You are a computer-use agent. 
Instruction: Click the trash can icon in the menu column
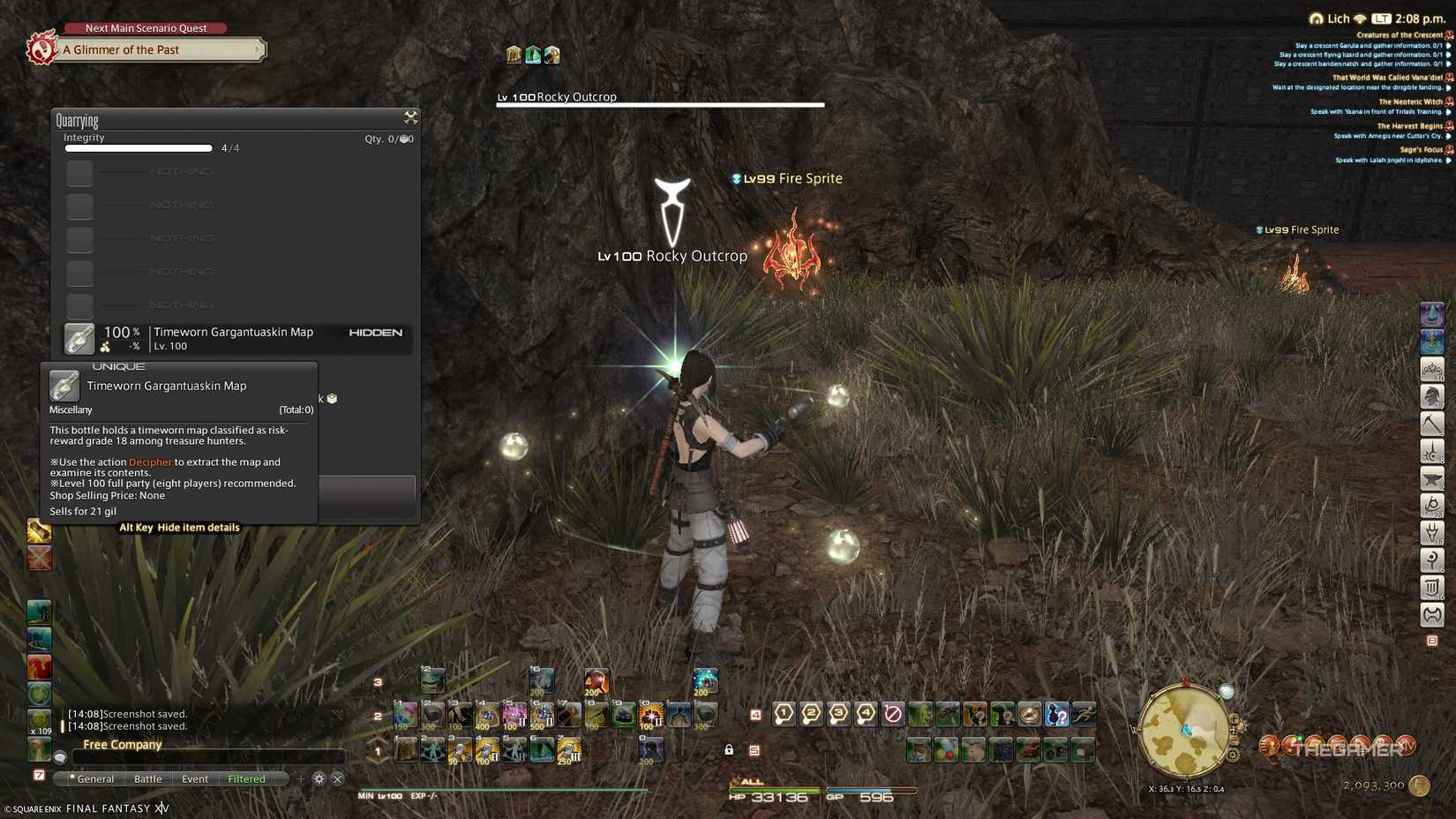coord(1432,588)
